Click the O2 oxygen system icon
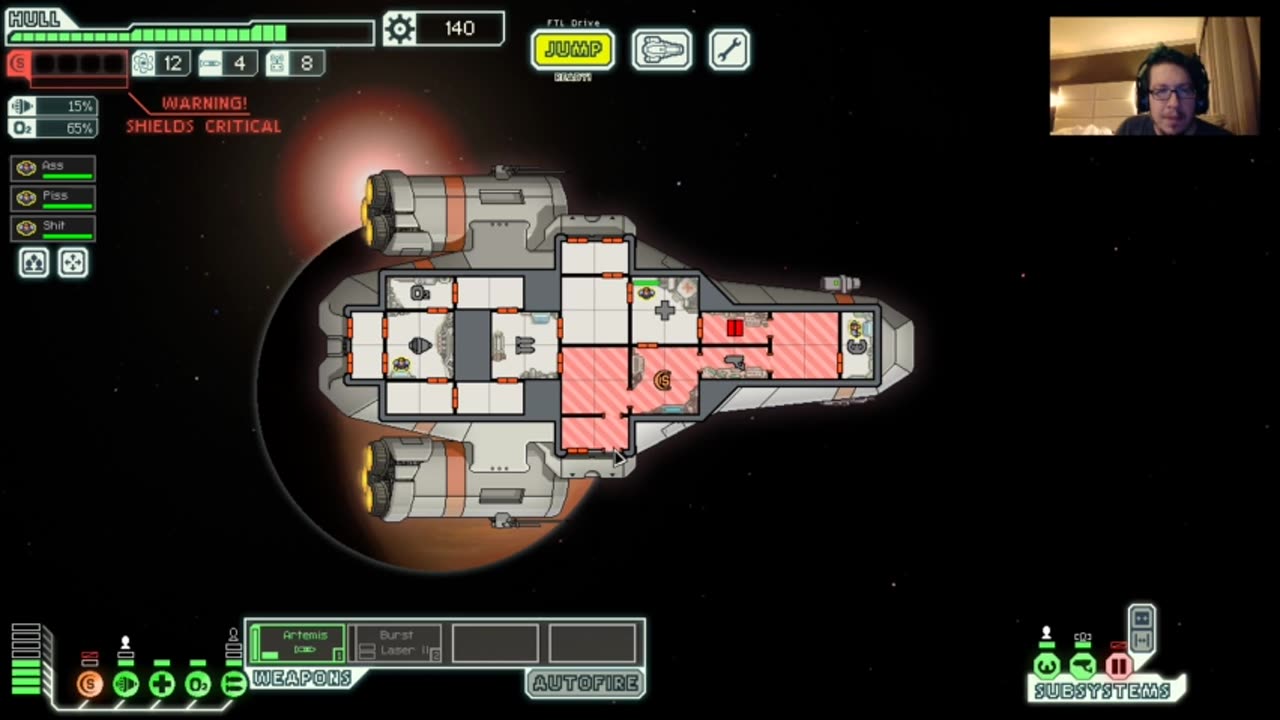The height and width of the screenshot is (720, 1280). (198, 685)
